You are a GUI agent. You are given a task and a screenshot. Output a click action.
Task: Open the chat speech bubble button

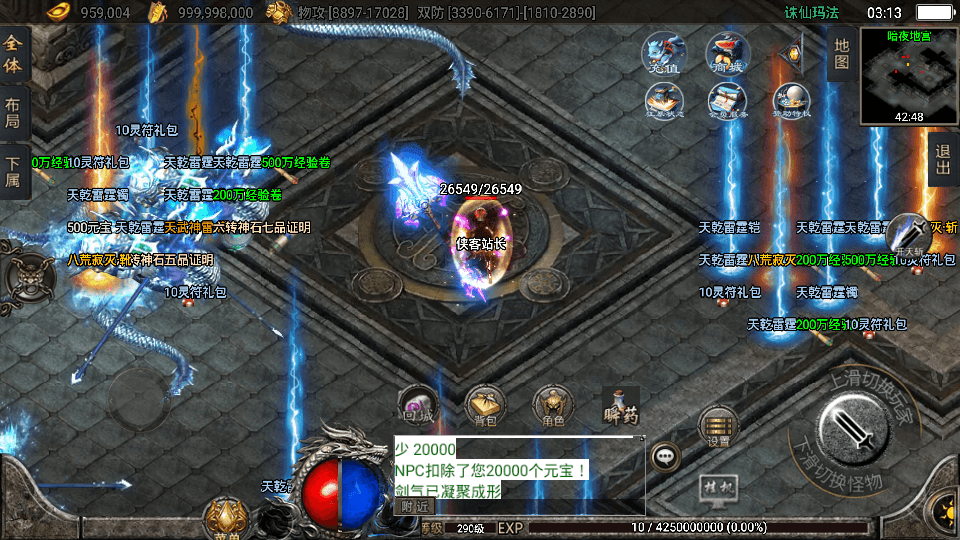[x=665, y=457]
